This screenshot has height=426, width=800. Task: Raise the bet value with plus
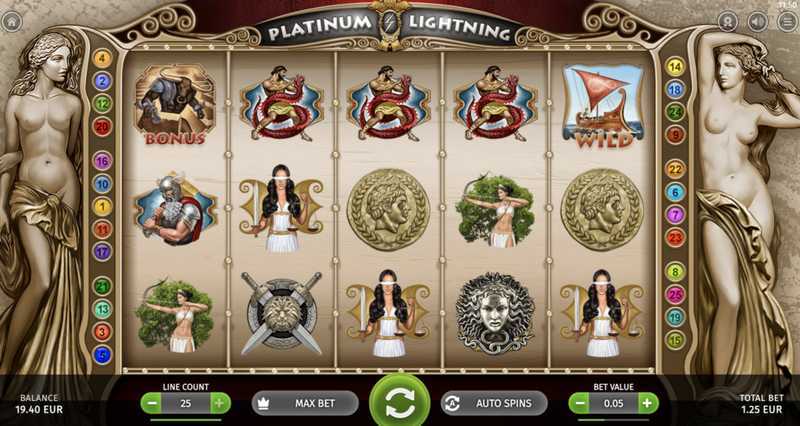(x=648, y=403)
